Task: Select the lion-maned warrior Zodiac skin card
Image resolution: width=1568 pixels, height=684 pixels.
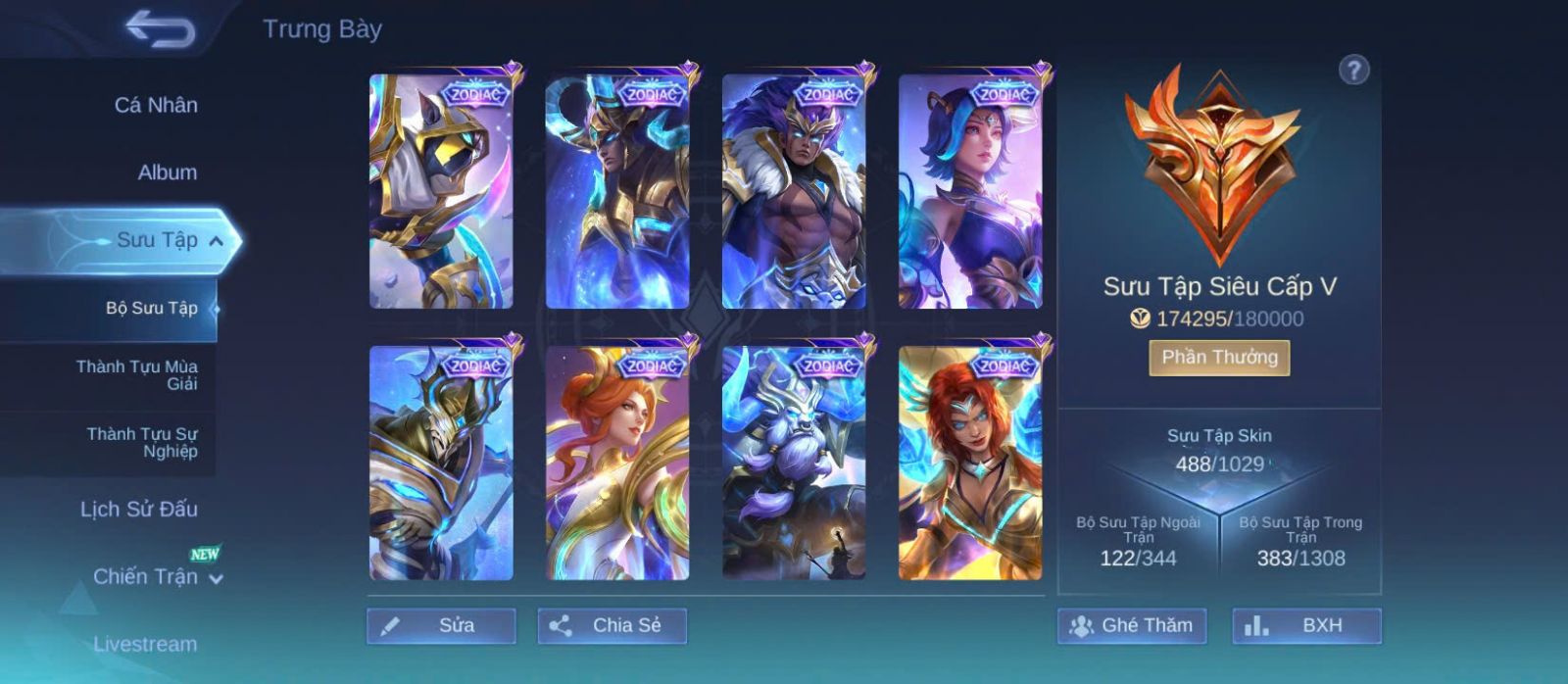Action: click(794, 192)
